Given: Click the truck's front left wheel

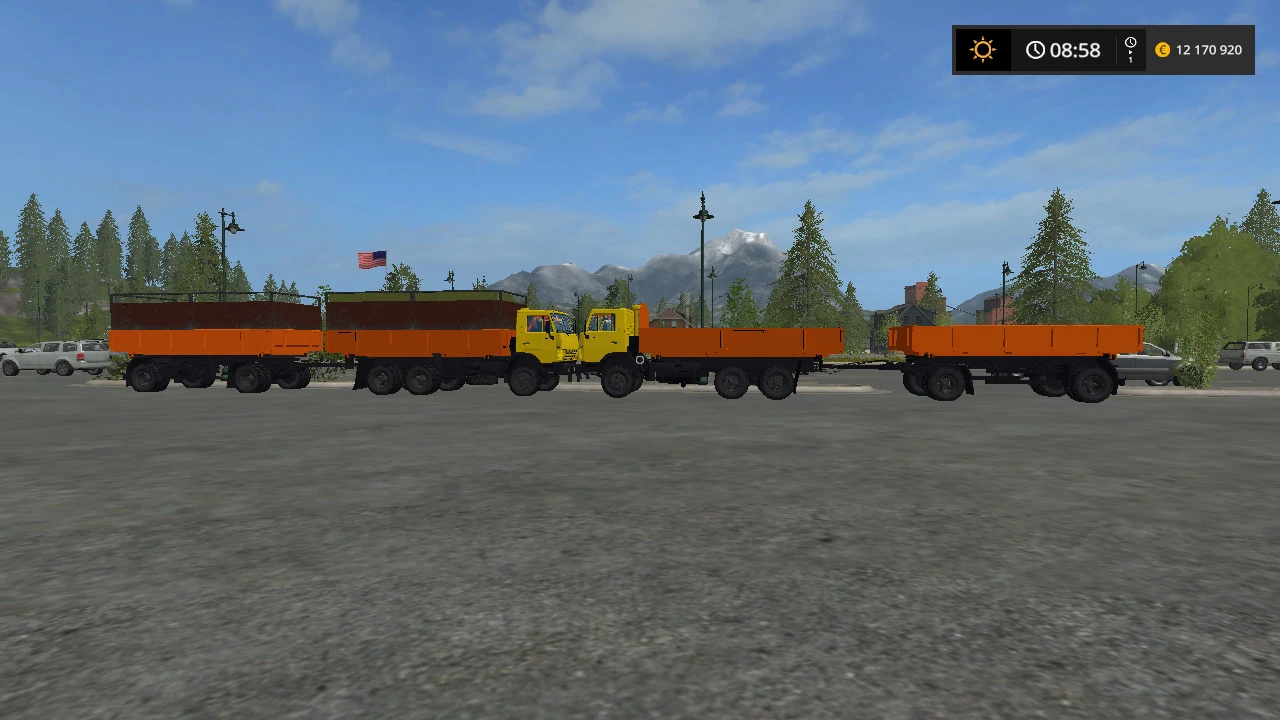Looking at the screenshot, I should (615, 382).
